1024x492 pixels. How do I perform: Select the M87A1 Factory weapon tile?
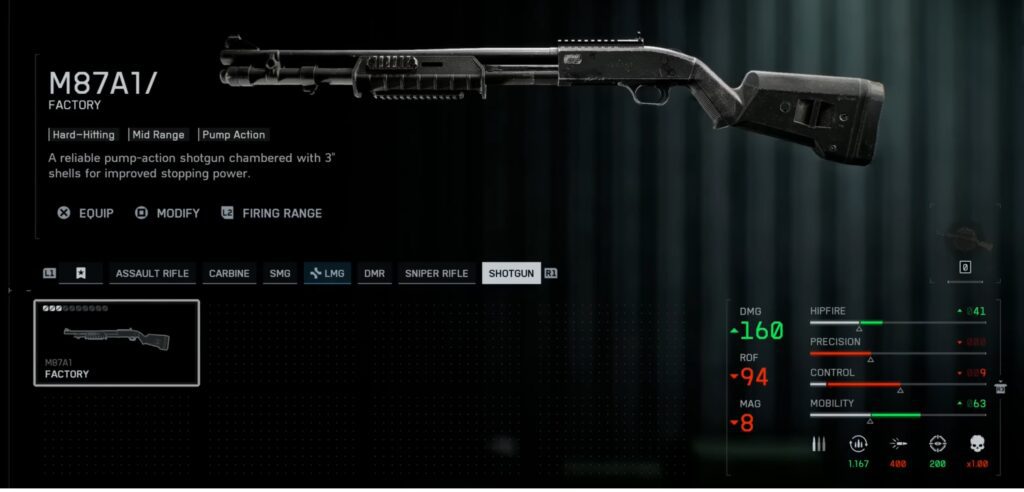coord(117,343)
